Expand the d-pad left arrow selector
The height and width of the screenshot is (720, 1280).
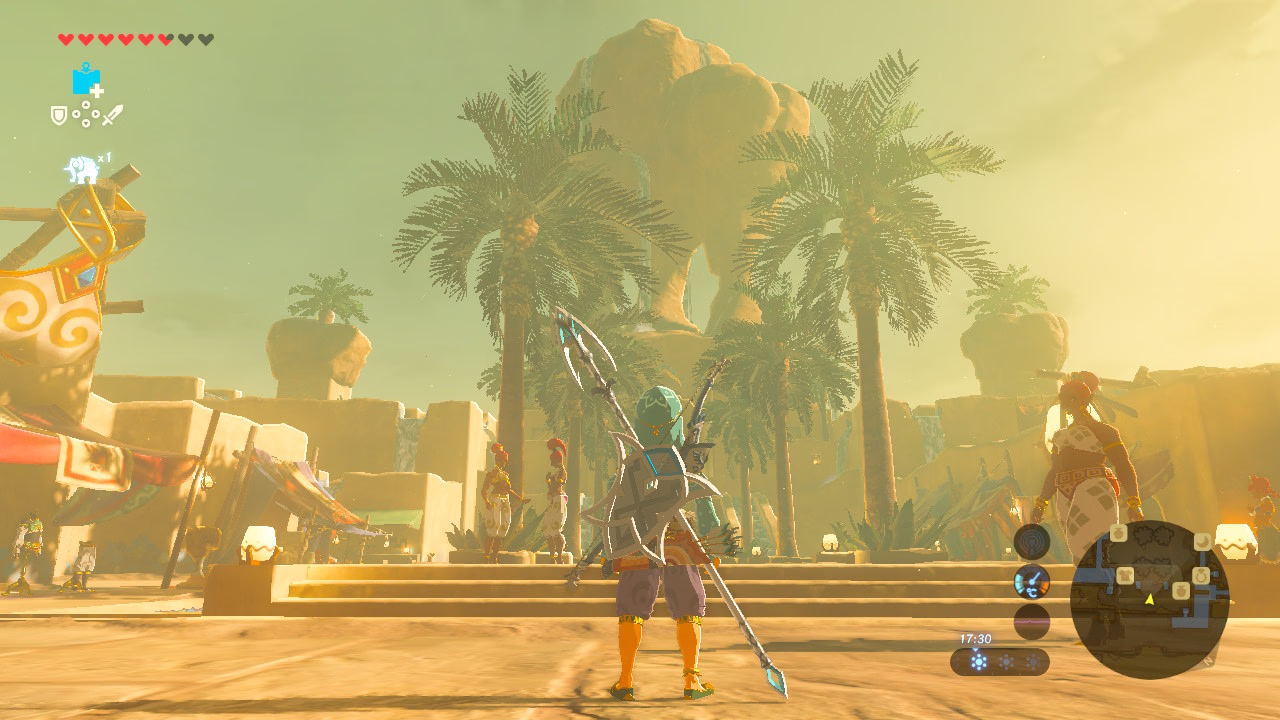77,114
